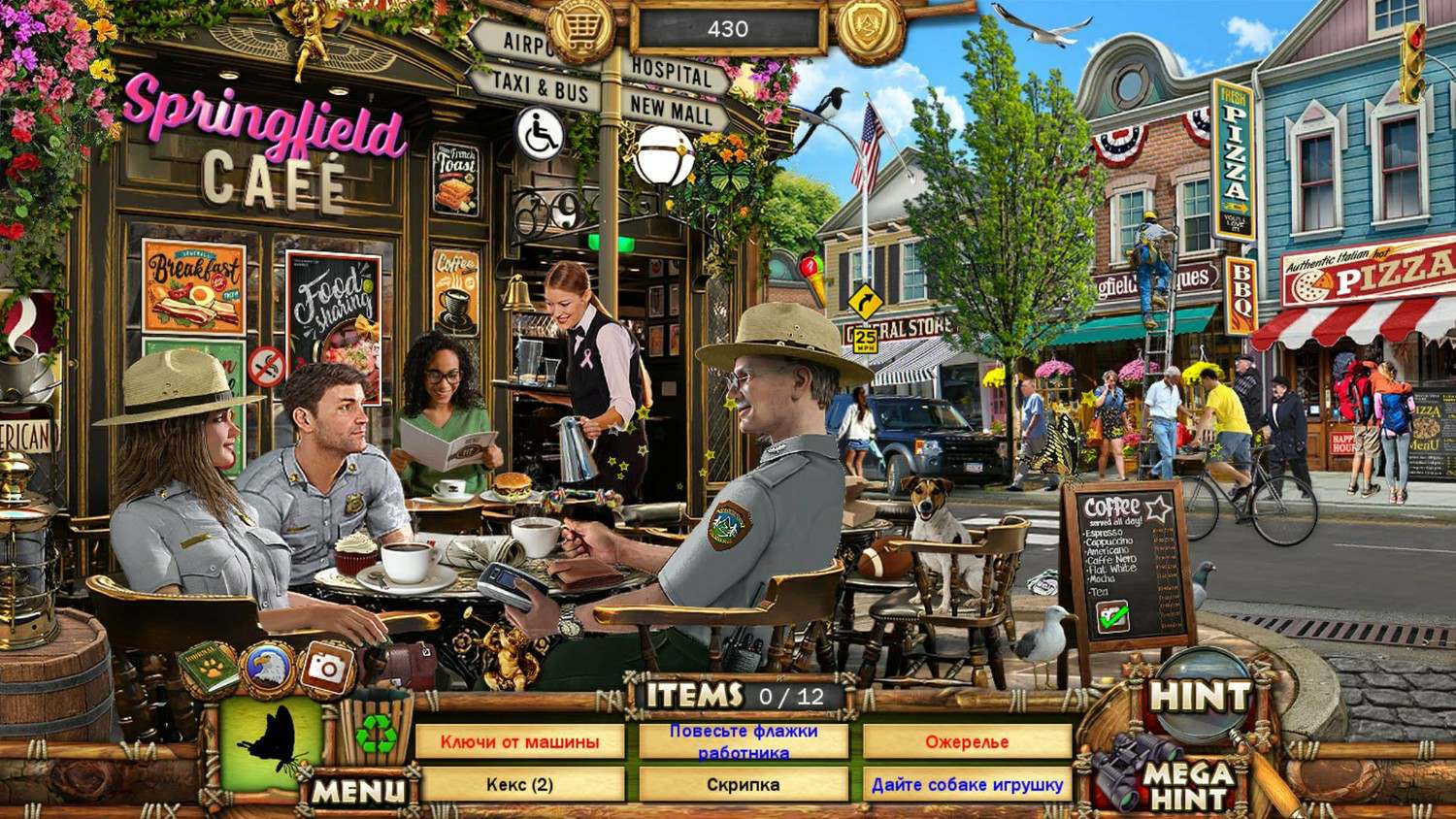Use the HINT magnifying glass
The image size is (1456, 819).
1200,695
